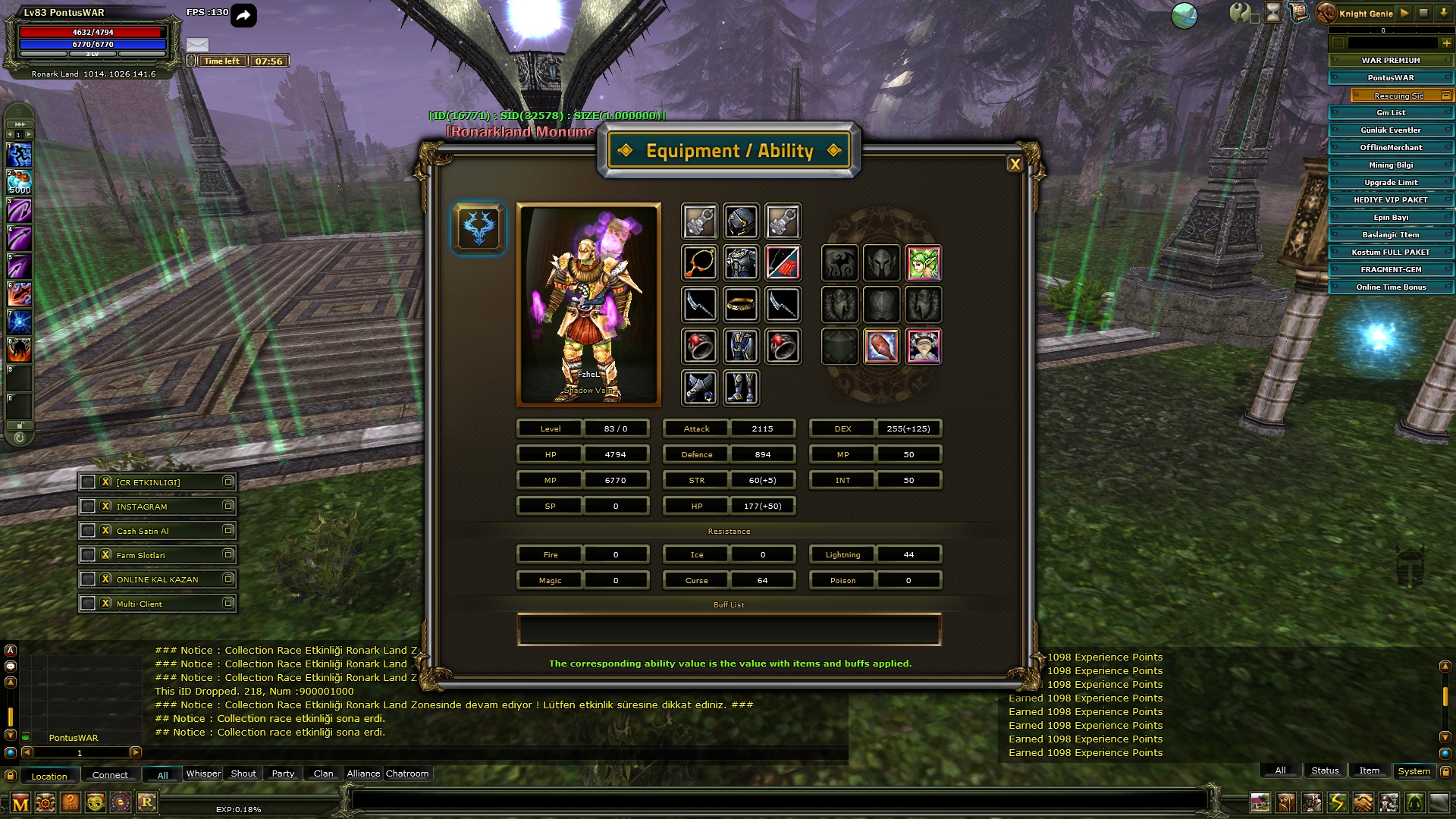
Task: Click the share arrow next to FPS
Action: pos(243,15)
